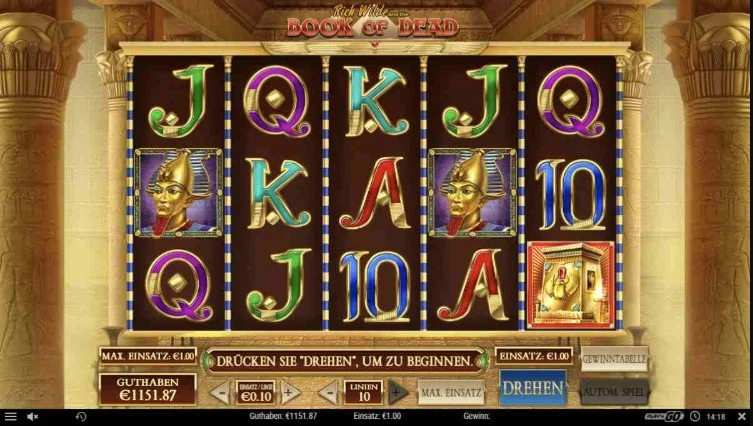Viewport: 753px width, 426px height.
Task: Toggle sound with the speaker icon
Action: tap(32, 416)
